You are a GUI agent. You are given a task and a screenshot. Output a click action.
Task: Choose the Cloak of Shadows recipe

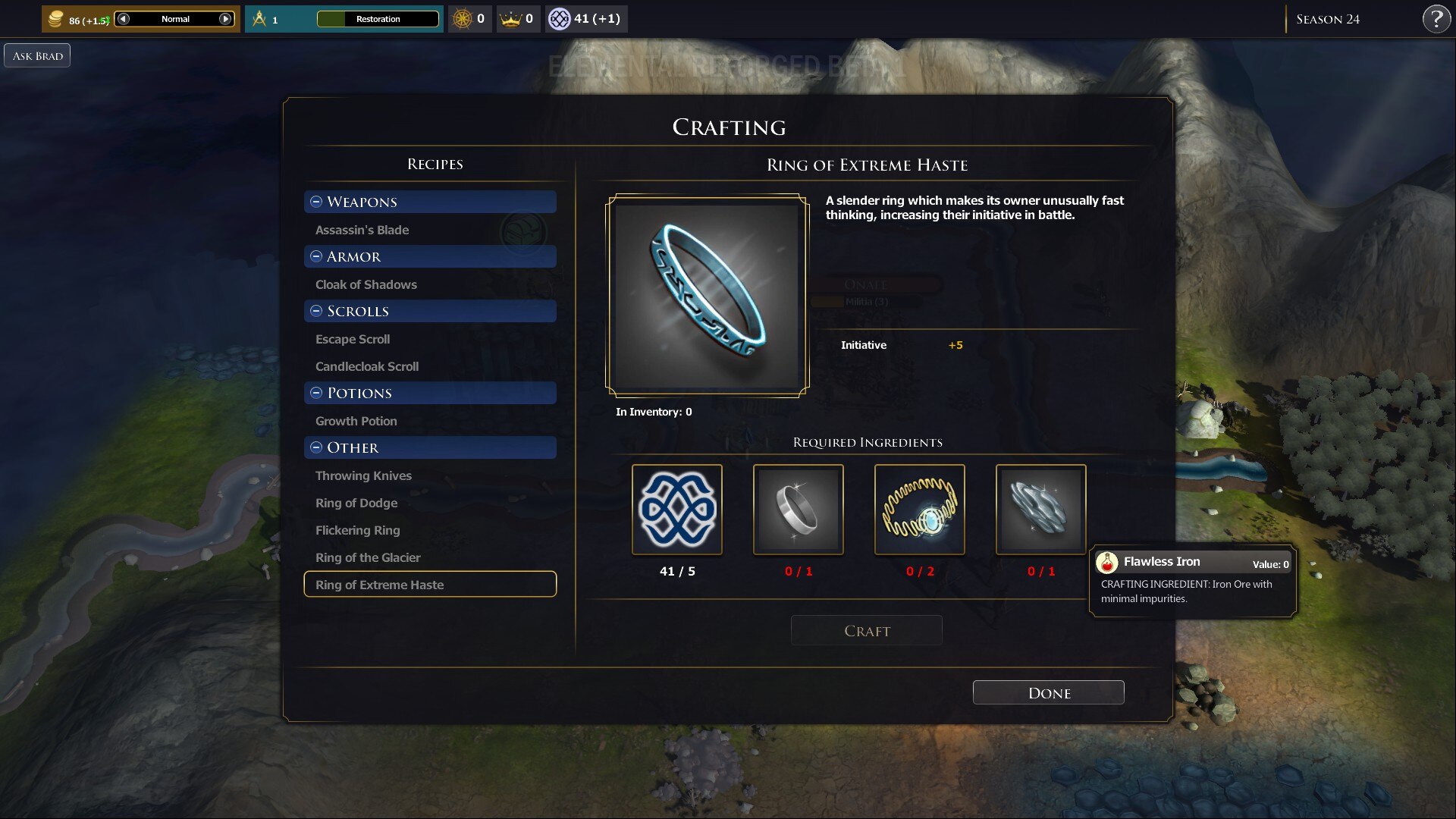click(366, 284)
